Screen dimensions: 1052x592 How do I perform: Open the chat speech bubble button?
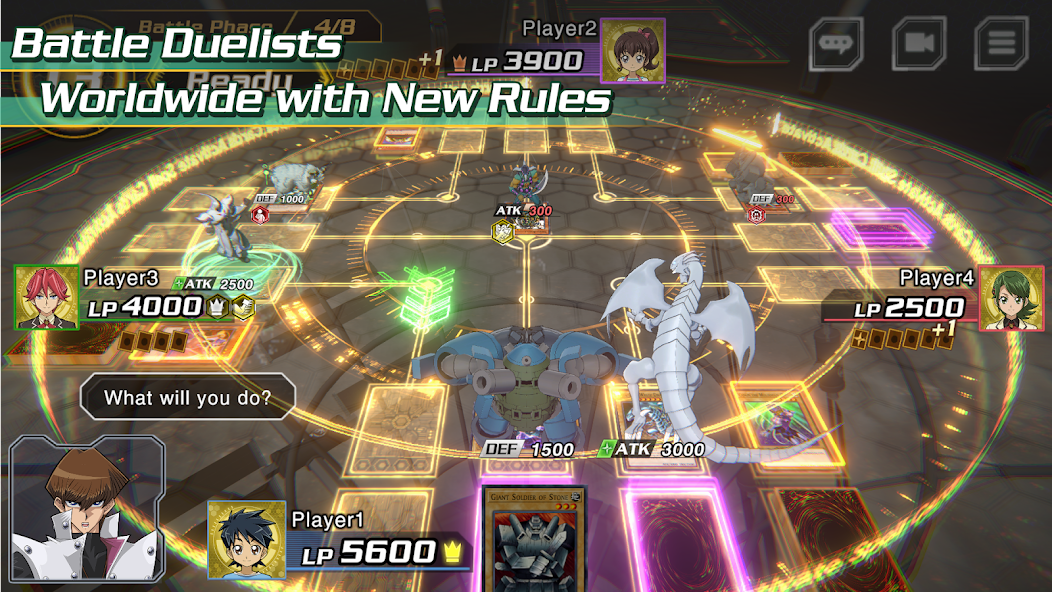pyautogui.click(x=836, y=44)
